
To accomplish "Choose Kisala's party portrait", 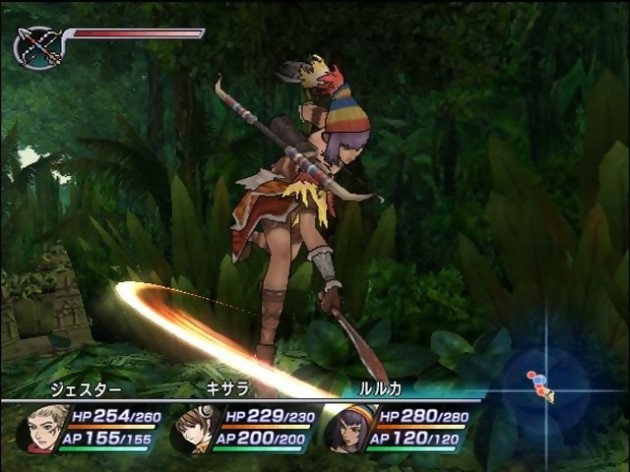I will click(x=194, y=428).
